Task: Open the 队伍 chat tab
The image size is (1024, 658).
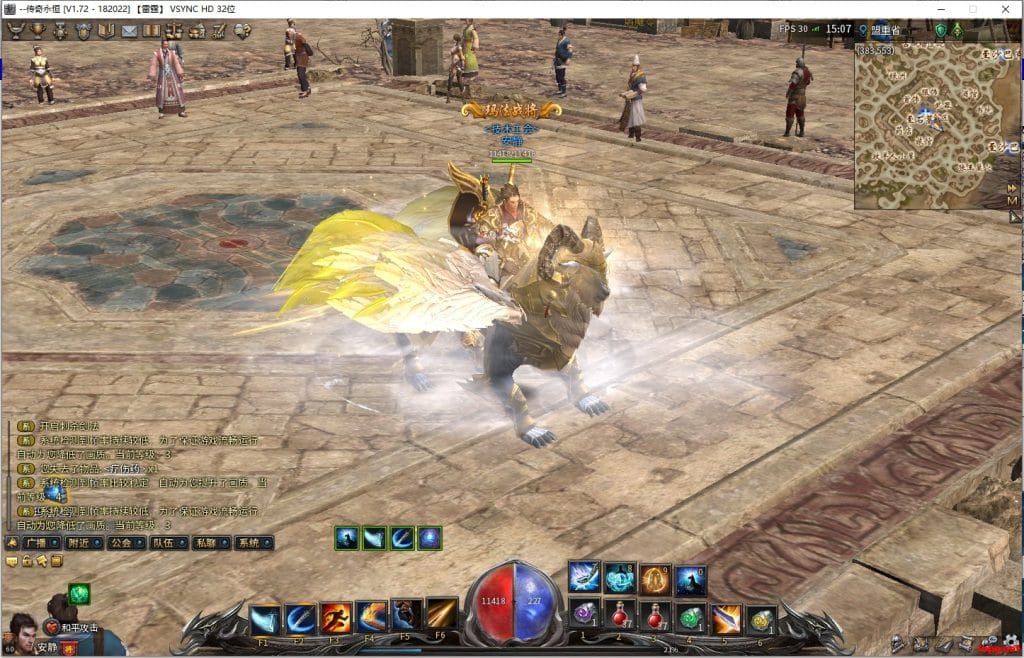Action: [164, 543]
